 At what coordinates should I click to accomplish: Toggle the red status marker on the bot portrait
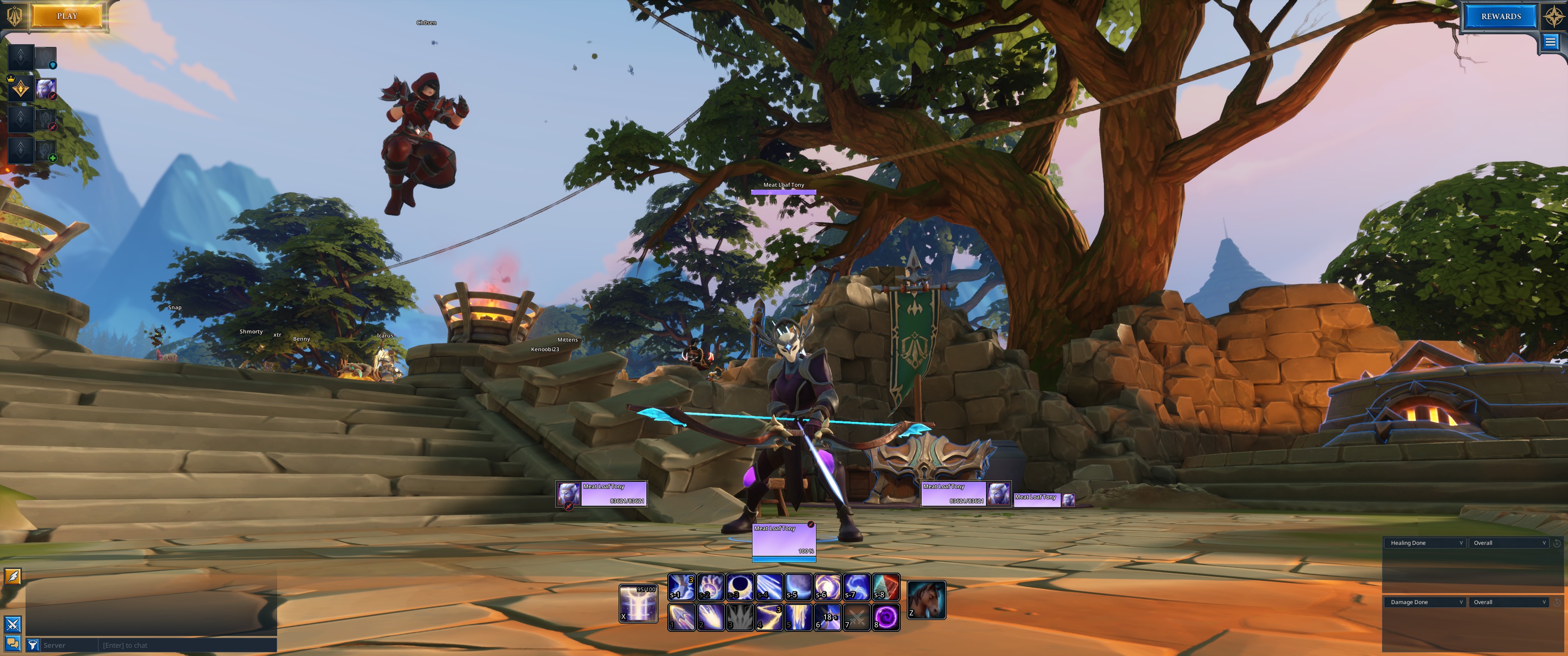tap(53, 96)
